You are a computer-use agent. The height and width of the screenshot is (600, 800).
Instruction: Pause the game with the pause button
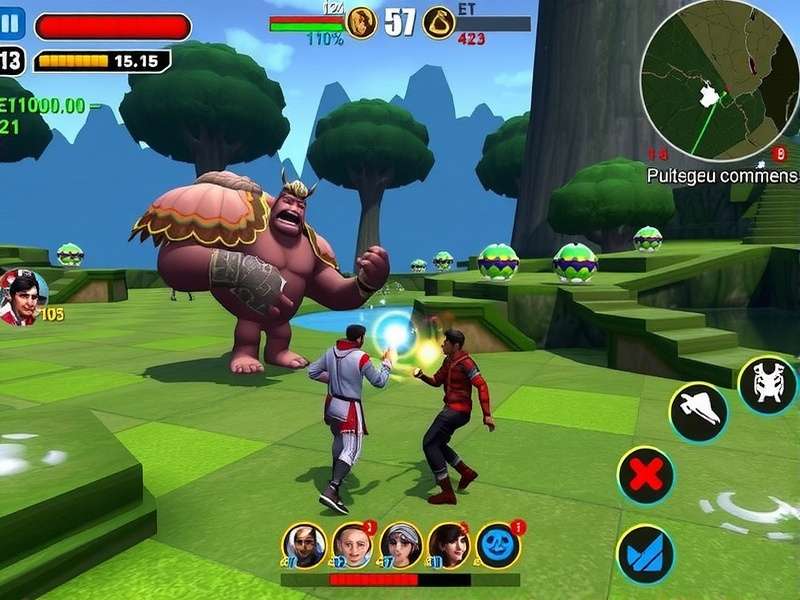click(x=13, y=25)
